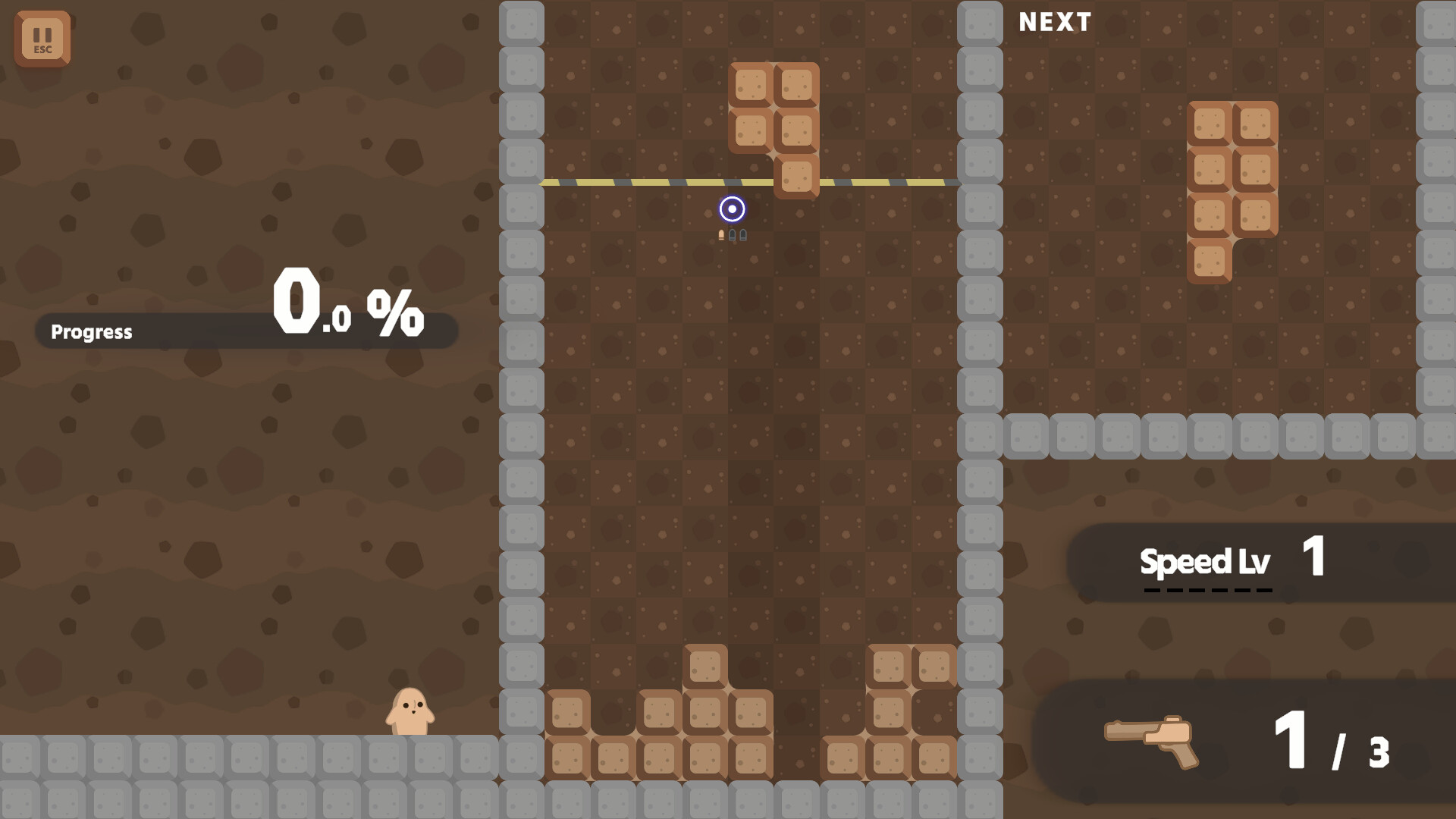Click the Progress label on the left panel
Viewport: 1456px width, 819px height.
[x=91, y=331]
